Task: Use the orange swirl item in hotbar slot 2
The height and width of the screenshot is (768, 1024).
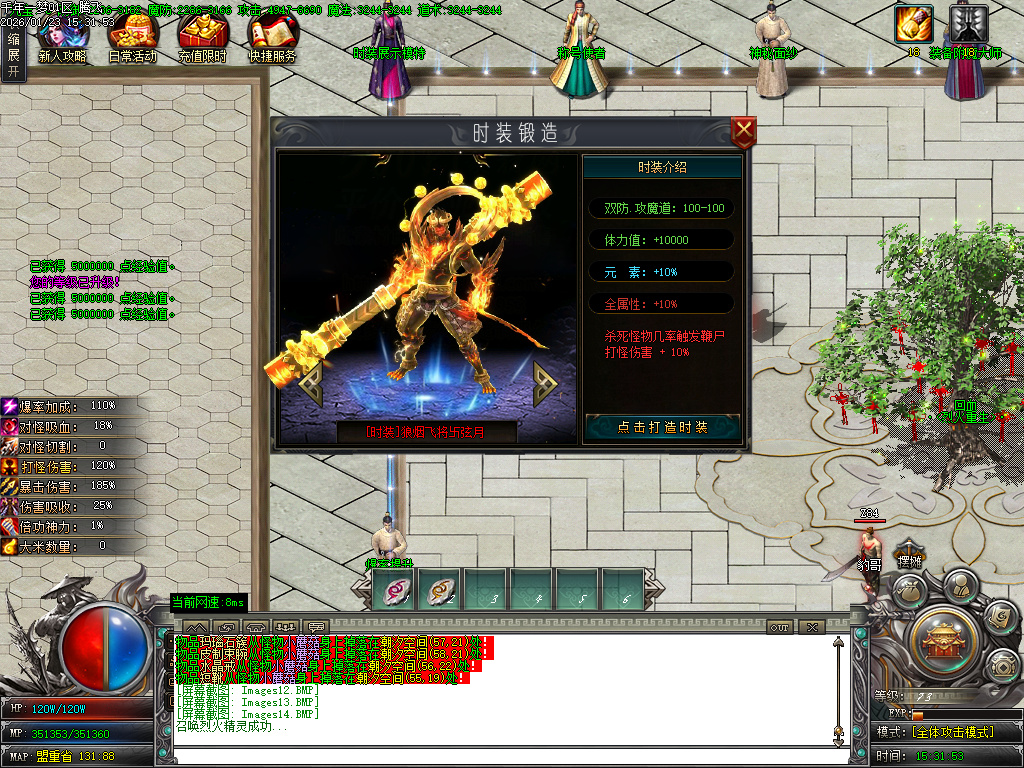Action: click(x=439, y=590)
